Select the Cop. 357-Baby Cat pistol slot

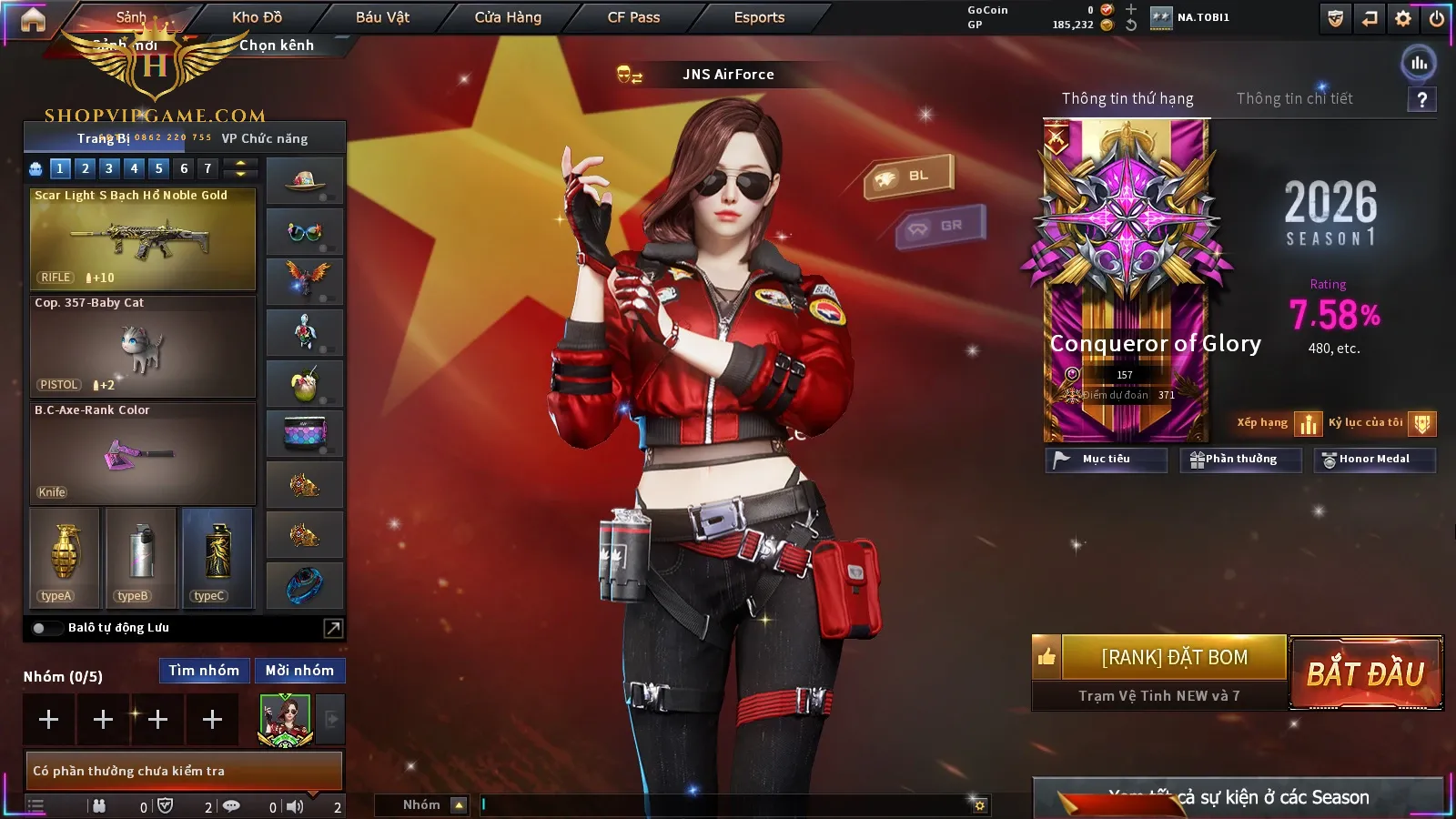143,347
